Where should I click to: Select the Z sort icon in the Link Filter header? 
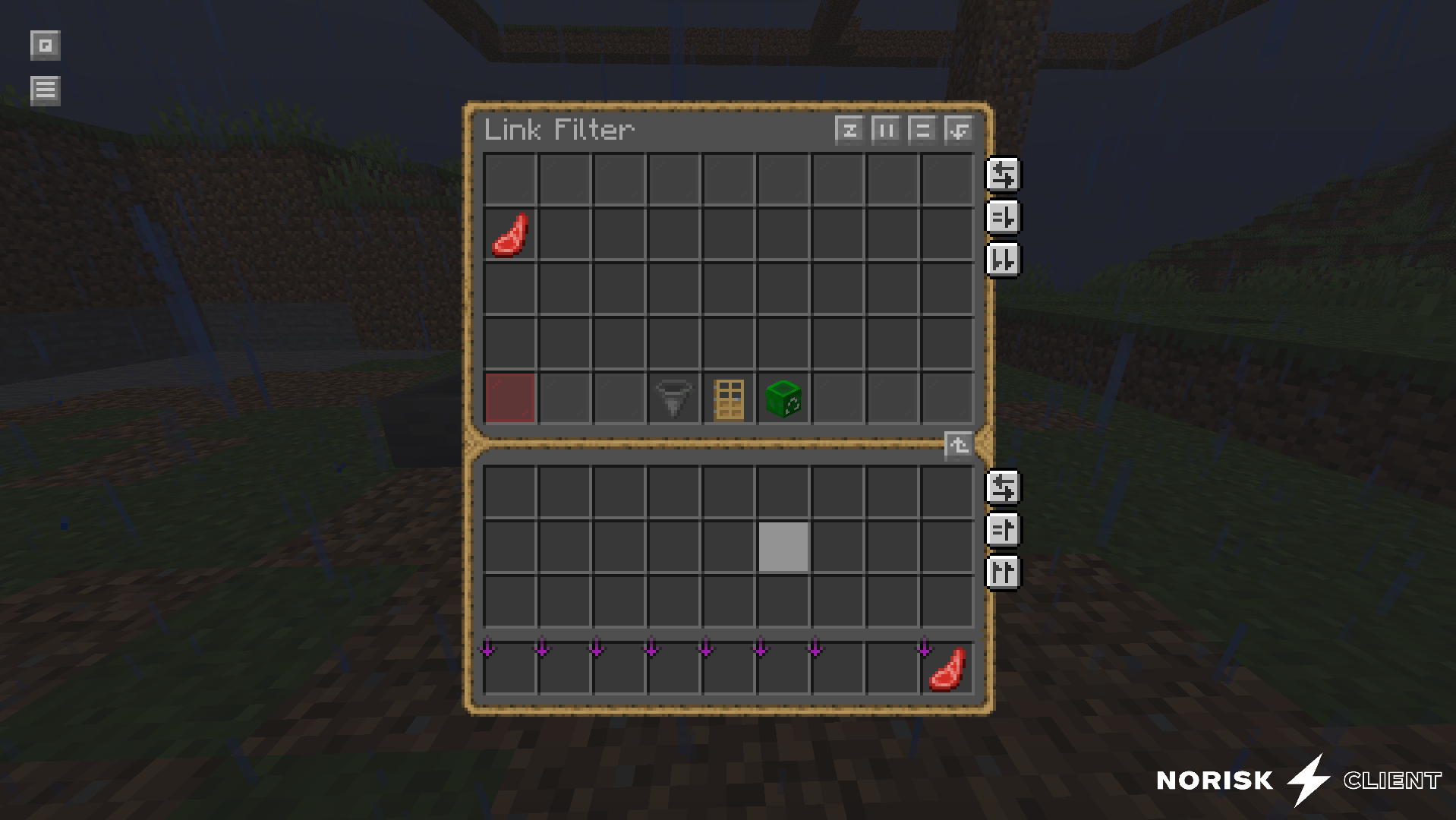(850, 130)
